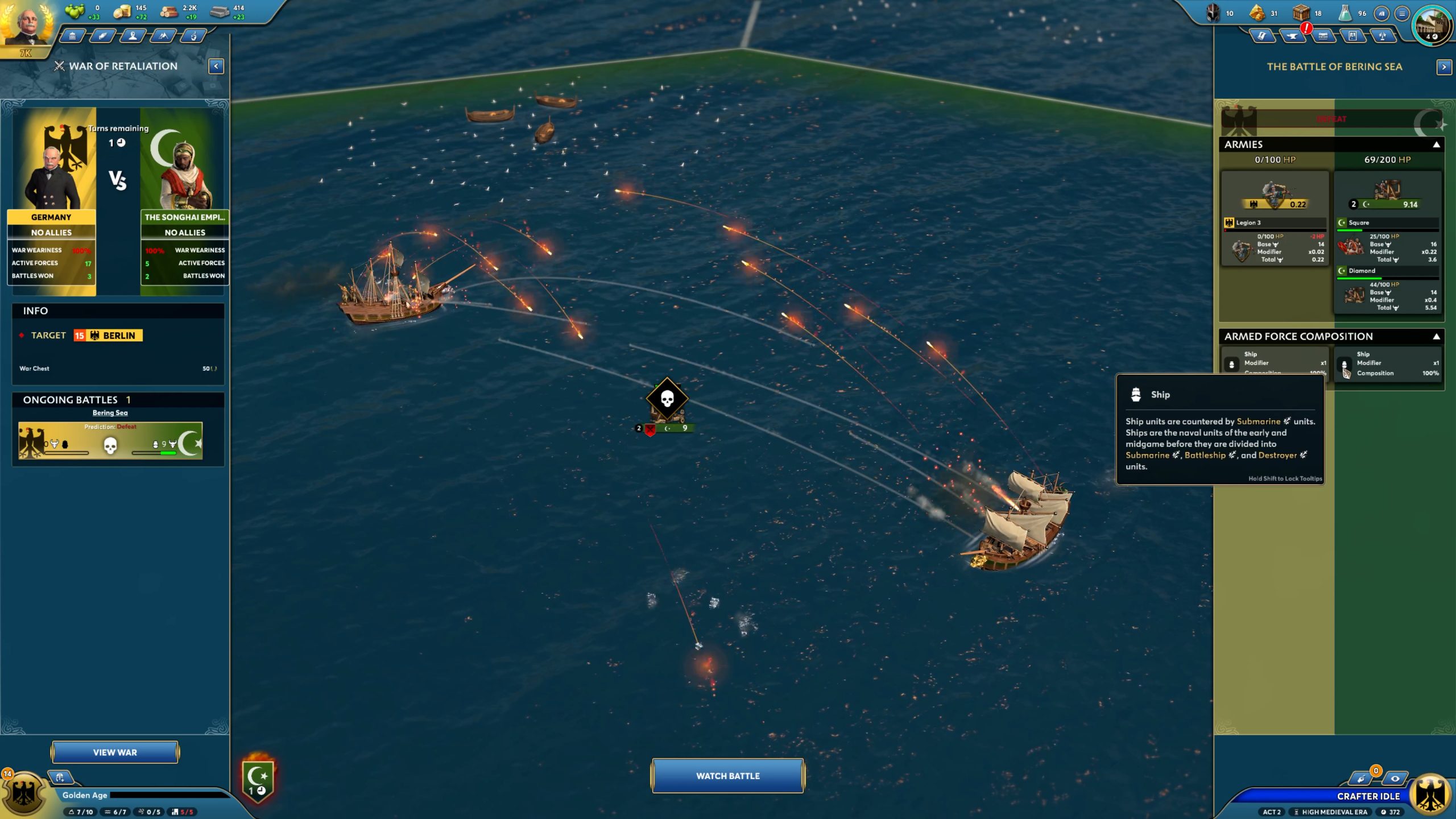1456x819 pixels.
Task: Click the eye visibility button
Action: pyautogui.click(x=1395, y=779)
